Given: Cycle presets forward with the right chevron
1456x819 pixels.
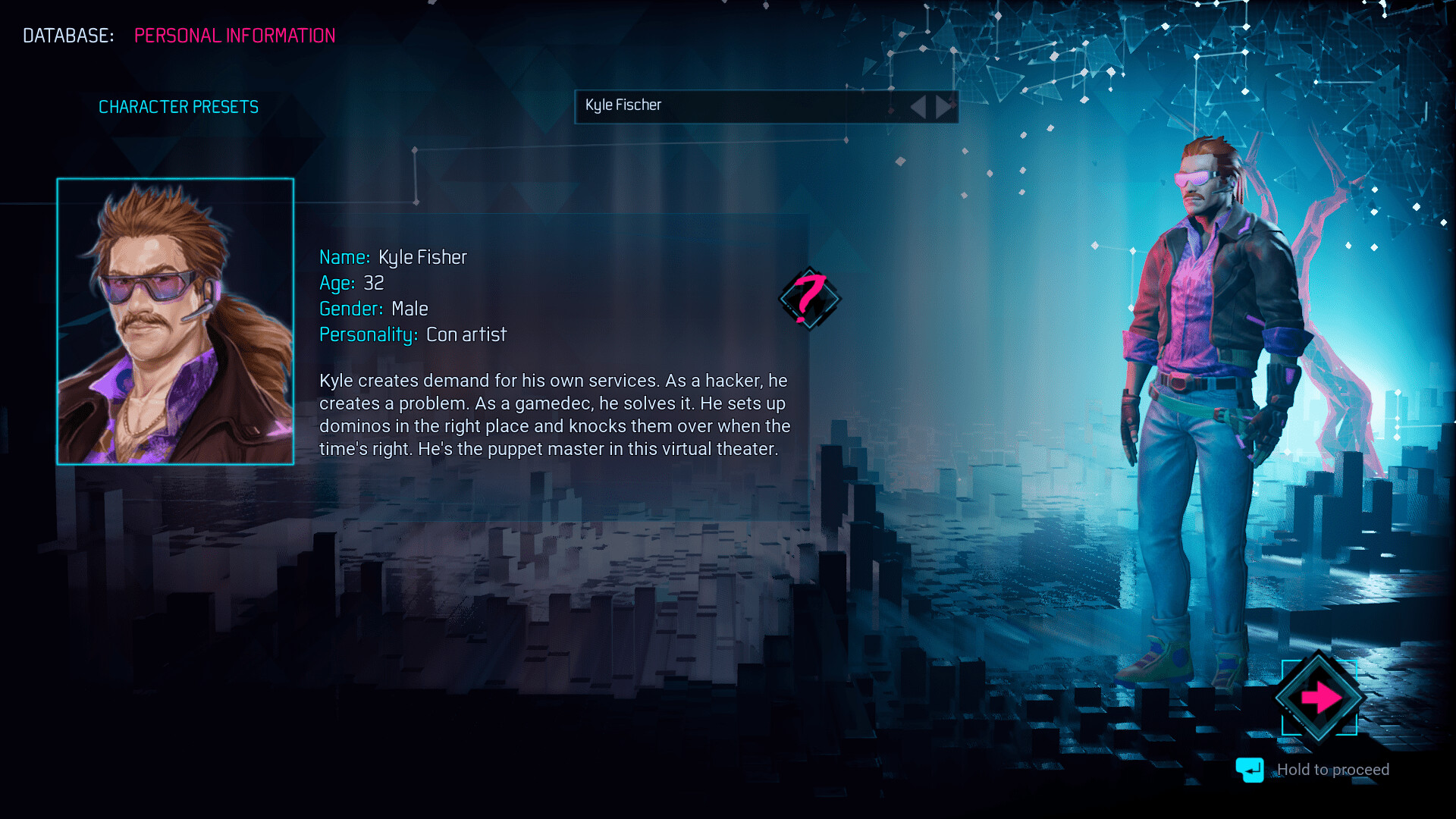Looking at the screenshot, I should 943,106.
